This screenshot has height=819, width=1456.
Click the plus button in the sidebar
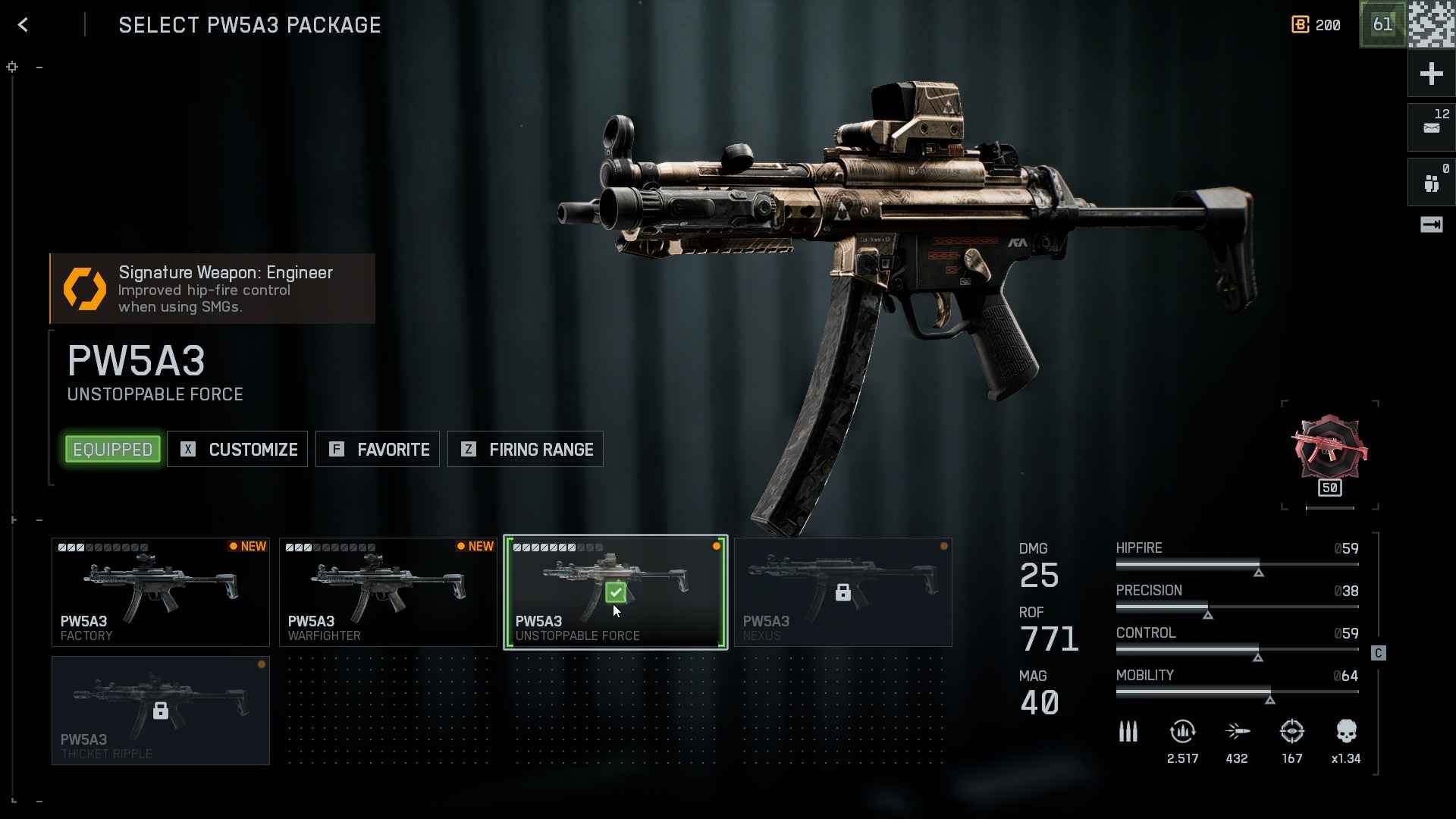click(x=1431, y=74)
